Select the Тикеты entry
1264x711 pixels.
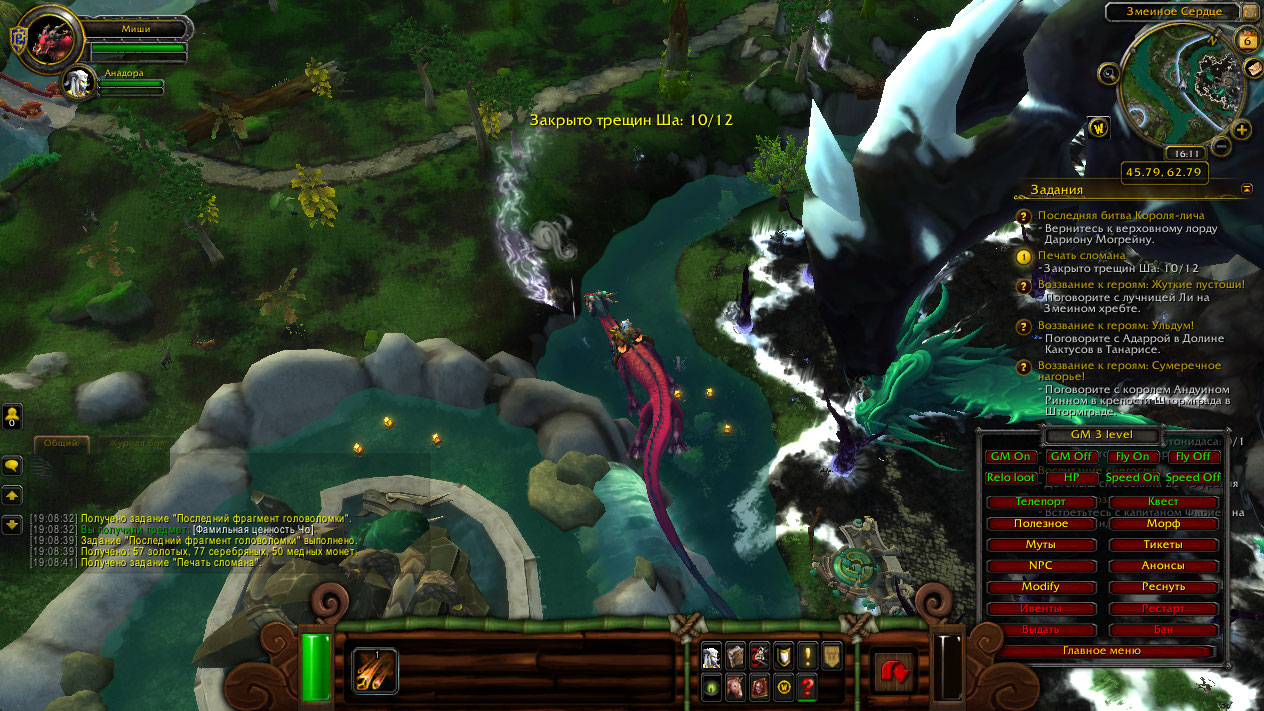tap(1163, 544)
